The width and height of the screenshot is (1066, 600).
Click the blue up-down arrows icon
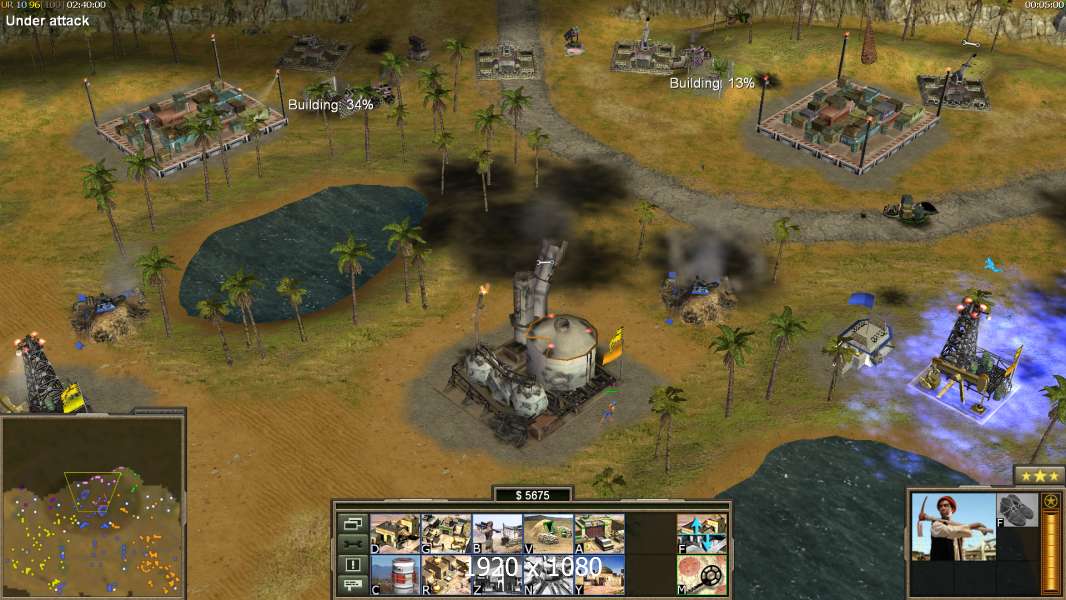click(x=702, y=534)
